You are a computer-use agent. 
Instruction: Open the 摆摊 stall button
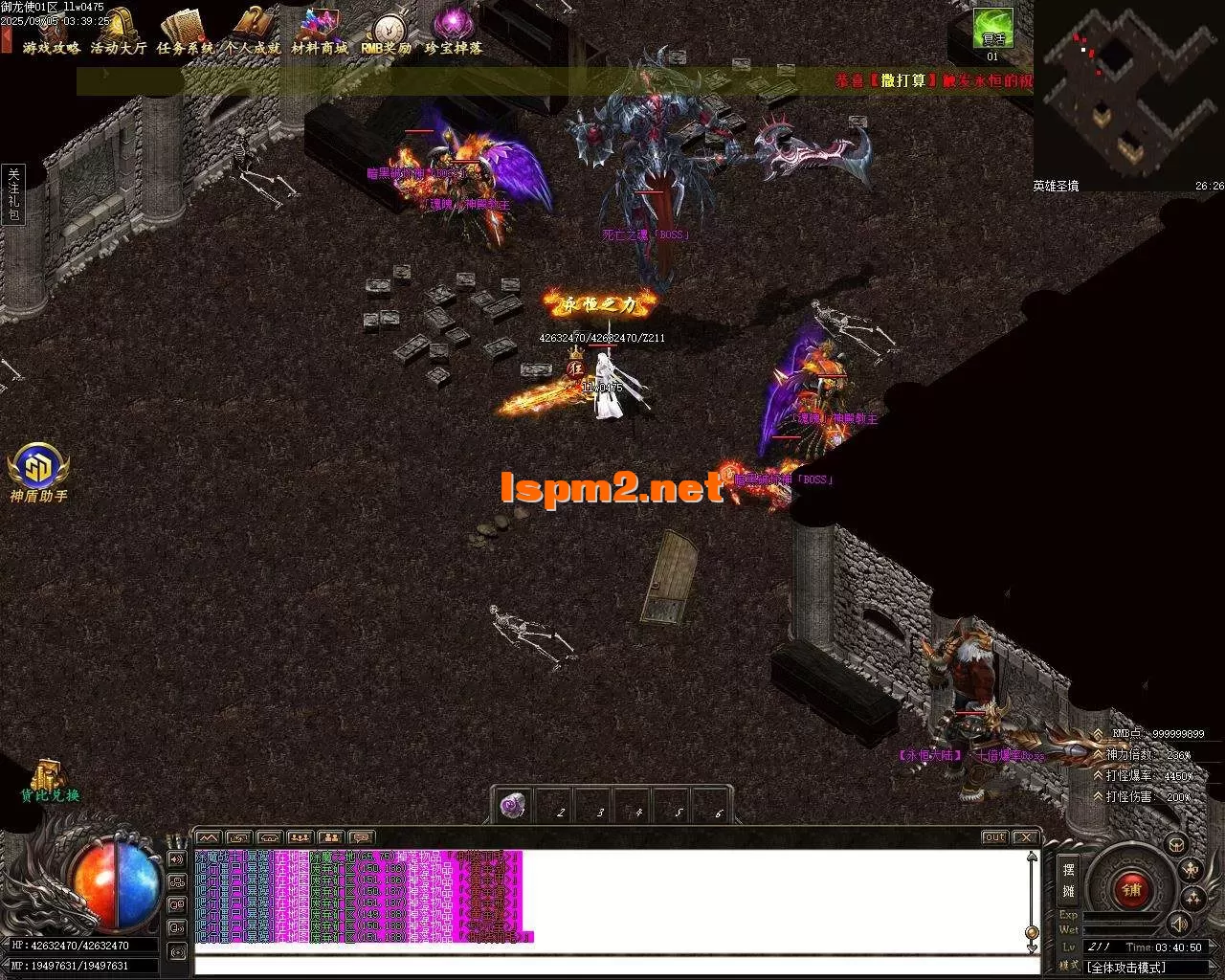1068,880
